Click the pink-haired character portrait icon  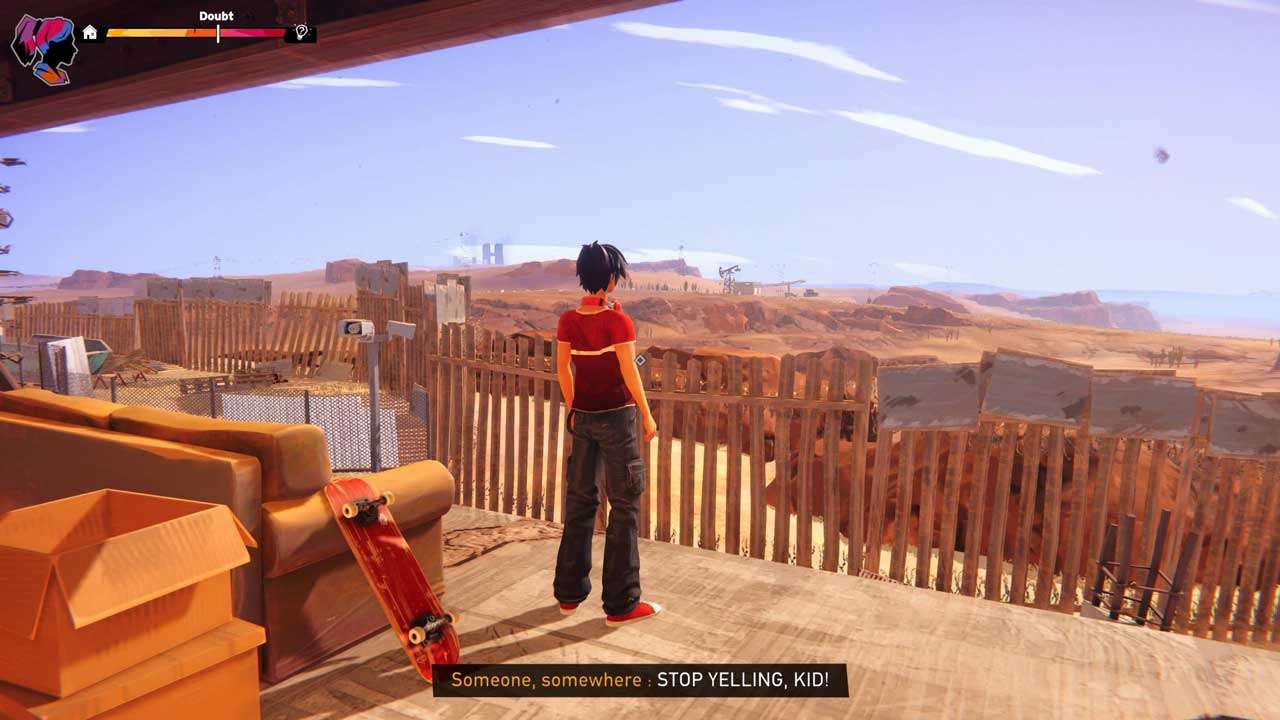[x=44, y=47]
